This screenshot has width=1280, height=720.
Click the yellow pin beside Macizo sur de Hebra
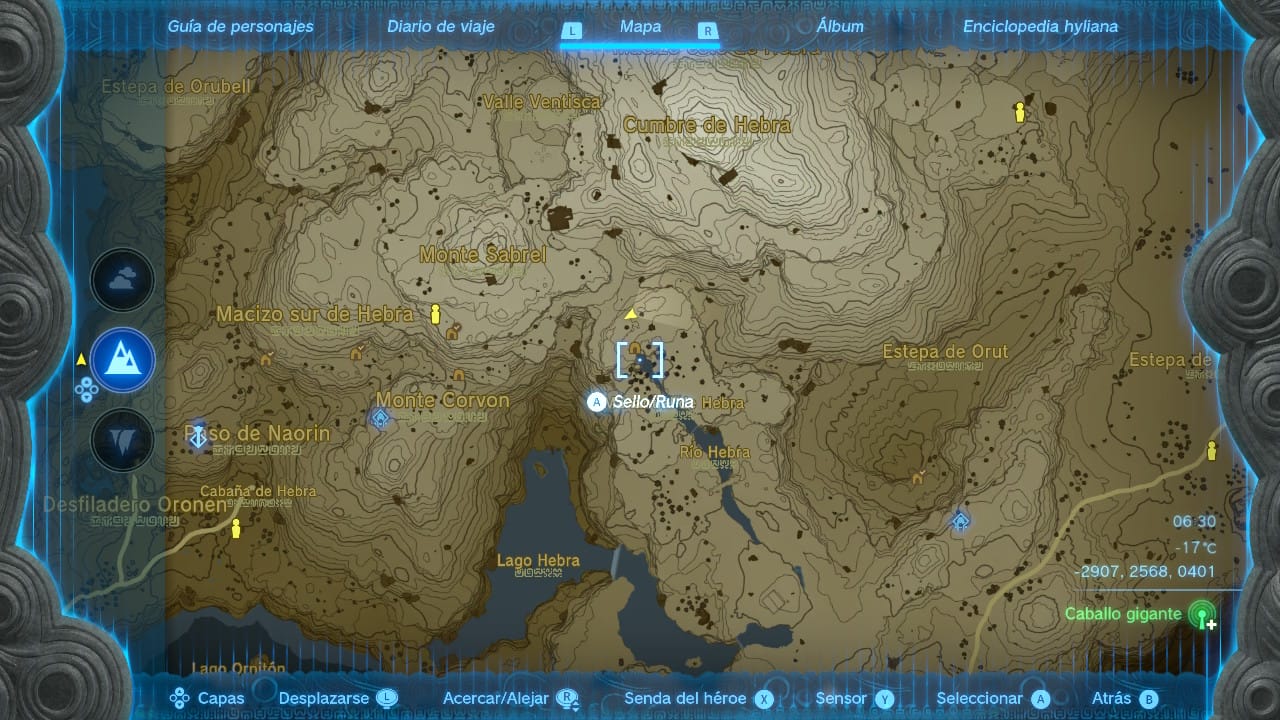click(x=435, y=314)
